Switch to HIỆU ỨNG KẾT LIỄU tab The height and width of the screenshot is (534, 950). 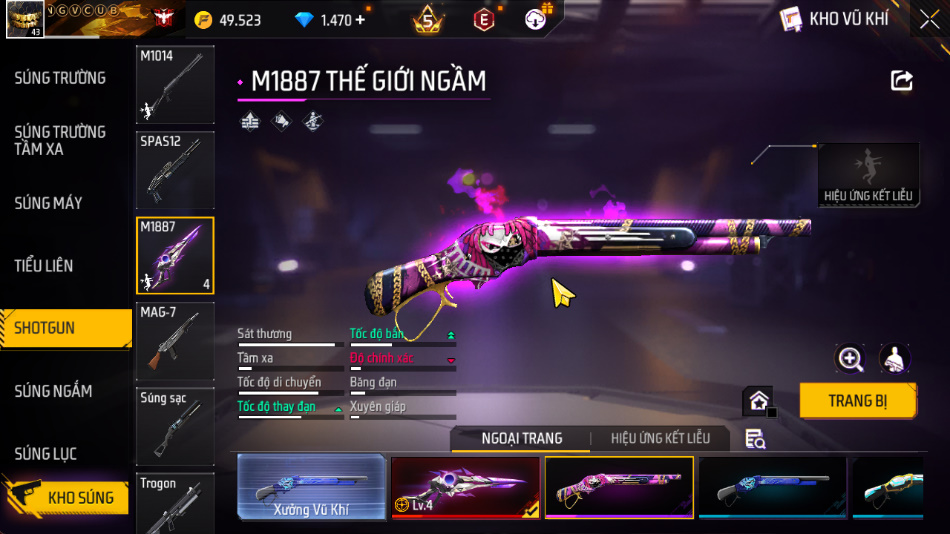pos(660,439)
